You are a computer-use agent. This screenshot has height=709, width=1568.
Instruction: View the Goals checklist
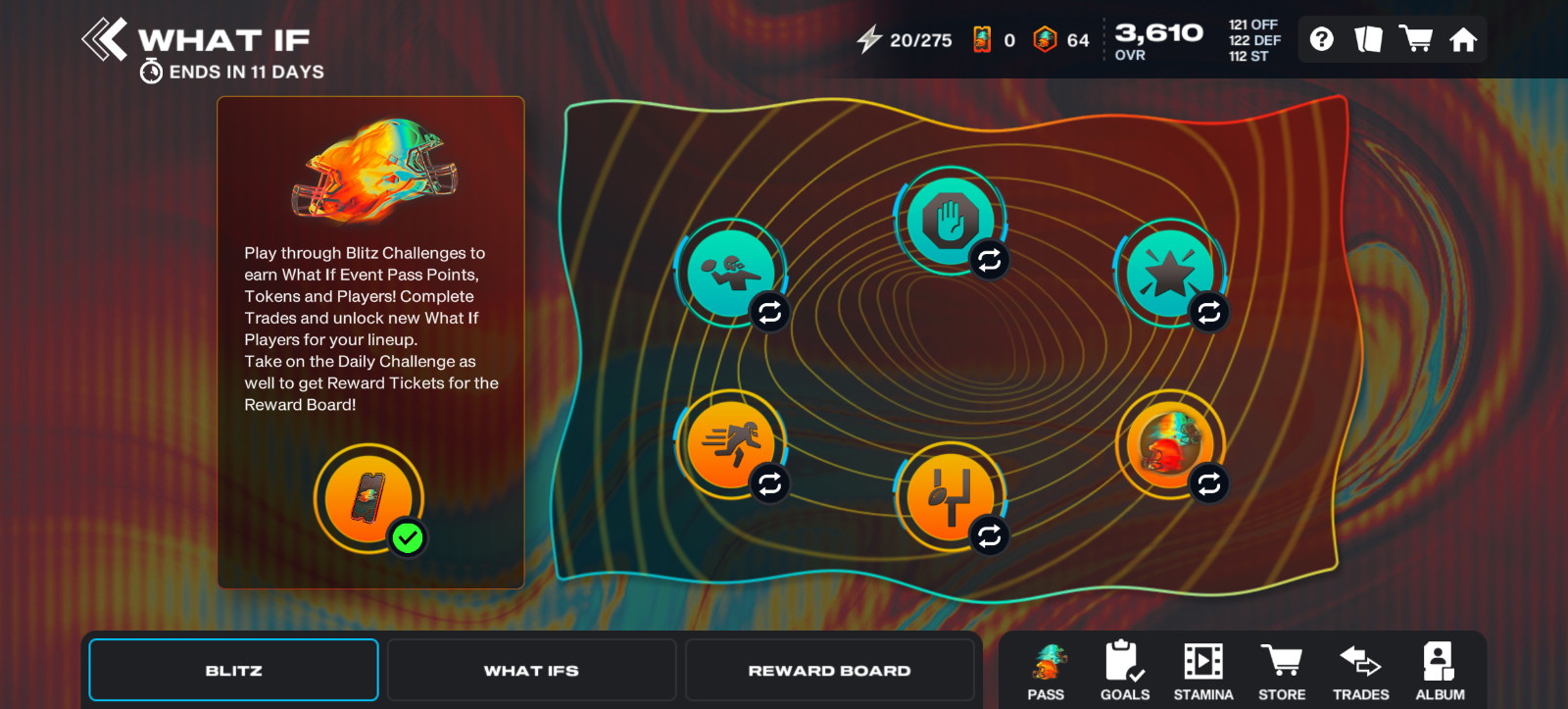click(1124, 672)
